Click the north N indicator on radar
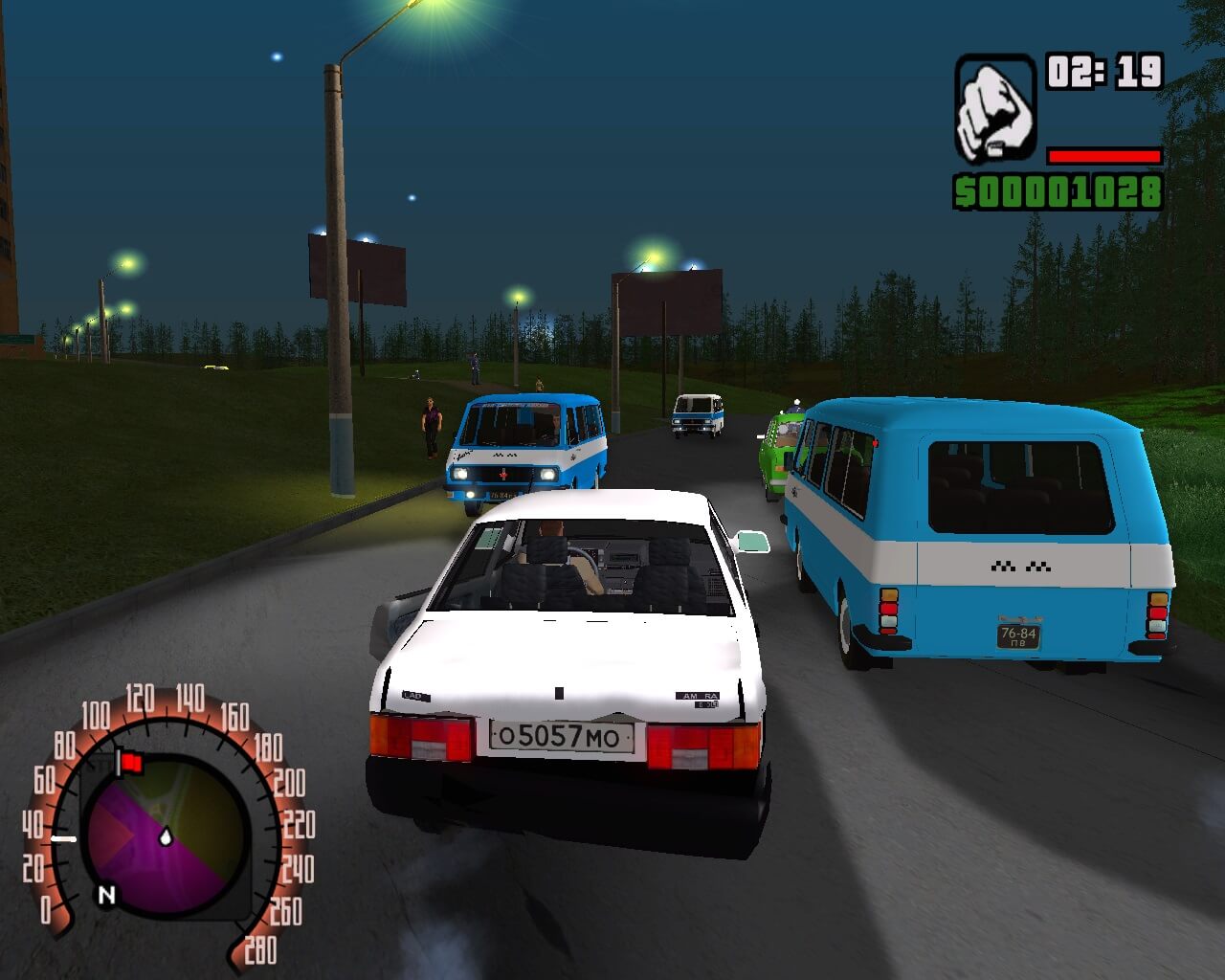This screenshot has width=1225, height=980. (x=106, y=895)
